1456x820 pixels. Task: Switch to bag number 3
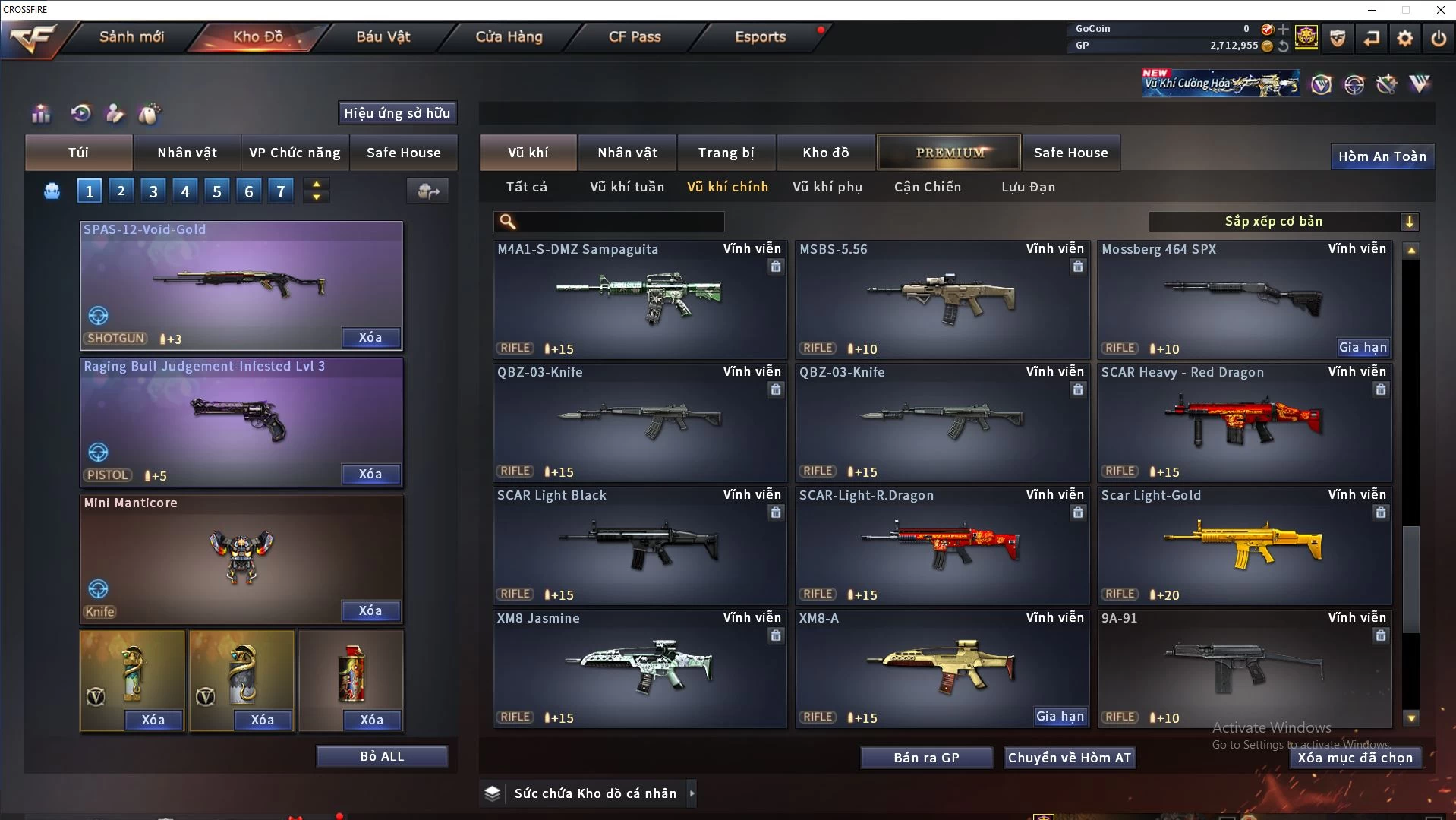[153, 191]
